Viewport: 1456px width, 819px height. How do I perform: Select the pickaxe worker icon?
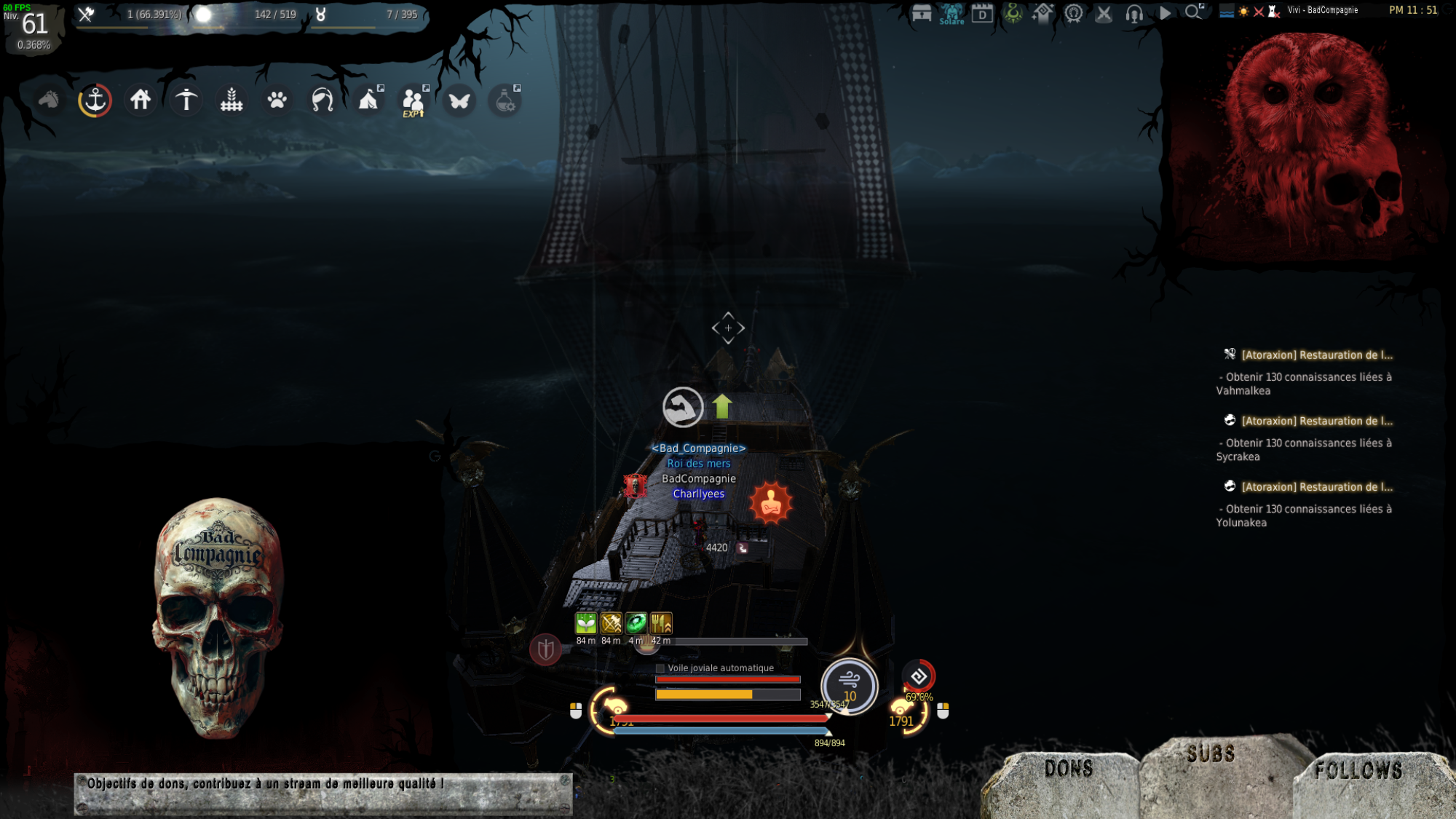(x=186, y=100)
